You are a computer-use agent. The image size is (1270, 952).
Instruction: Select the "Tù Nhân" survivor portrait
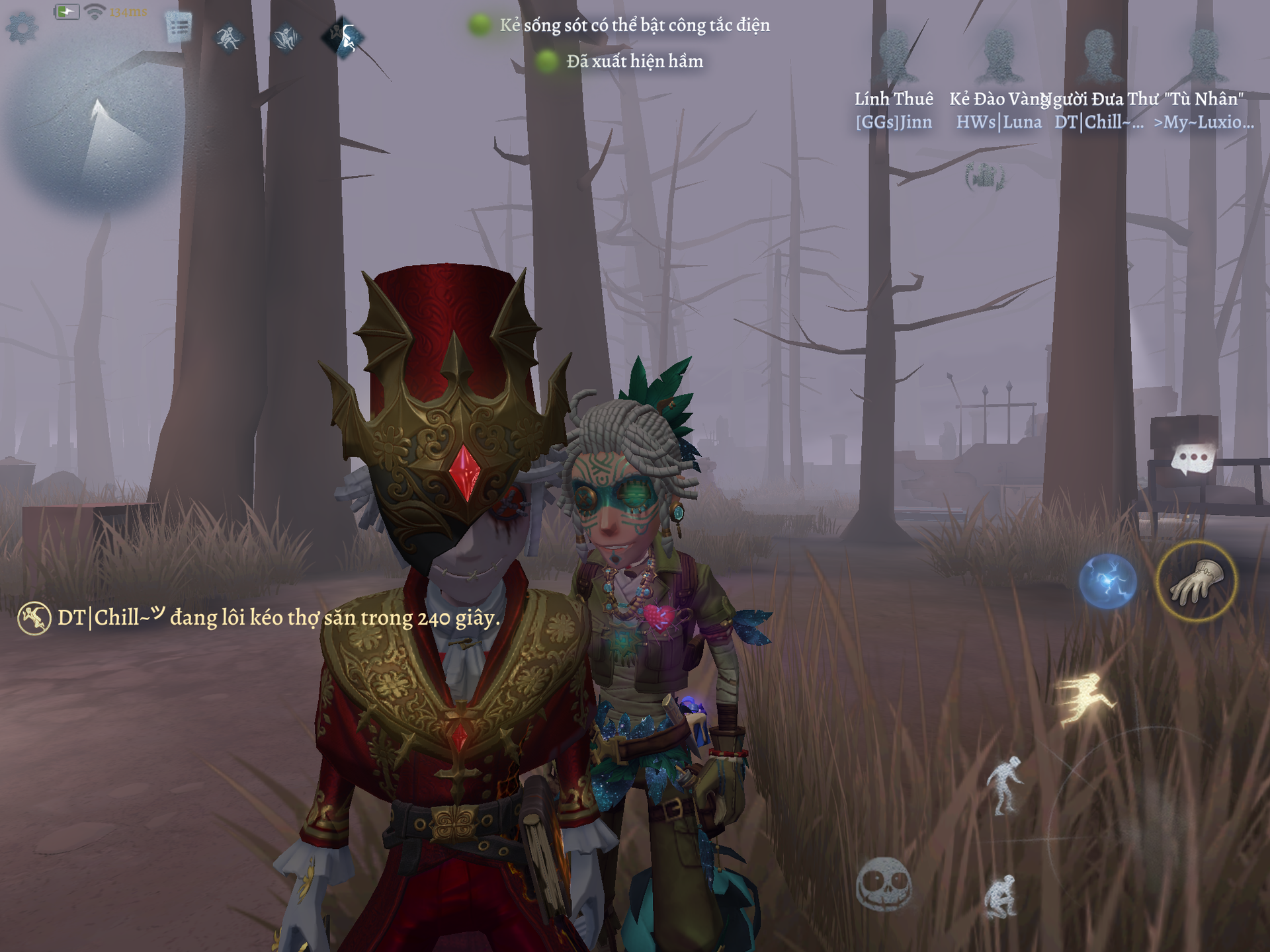[1204, 56]
